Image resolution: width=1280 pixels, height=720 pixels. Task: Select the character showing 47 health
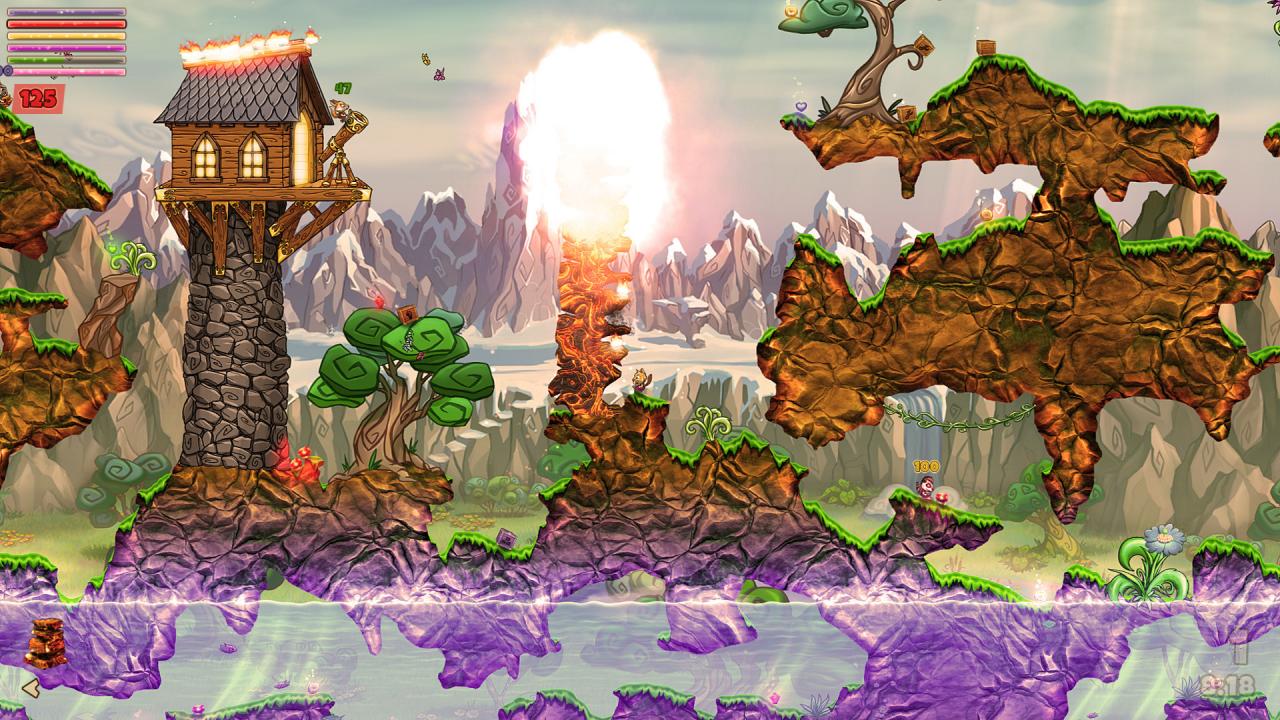[x=340, y=105]
